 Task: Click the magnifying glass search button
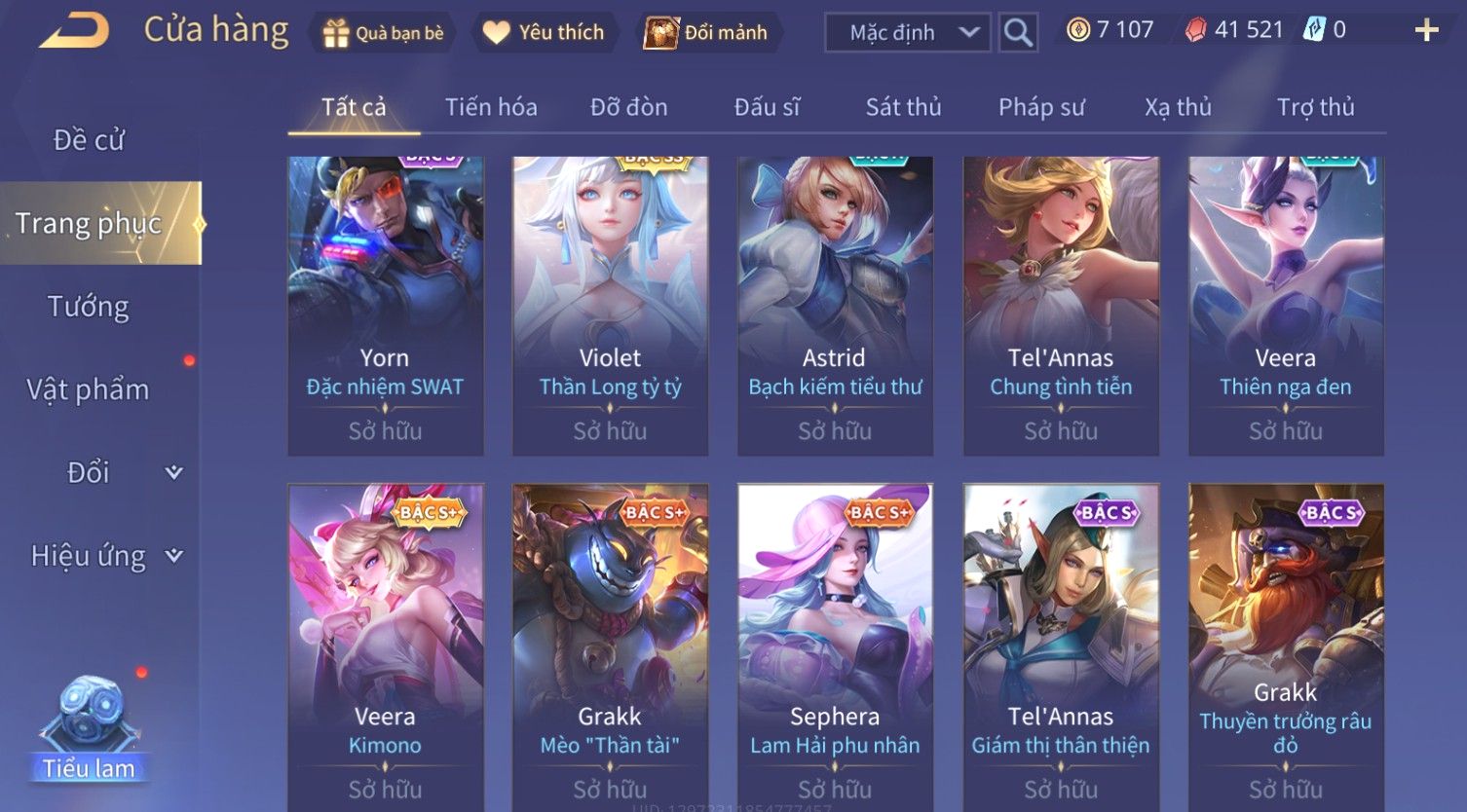click(x=1018, y=33)
